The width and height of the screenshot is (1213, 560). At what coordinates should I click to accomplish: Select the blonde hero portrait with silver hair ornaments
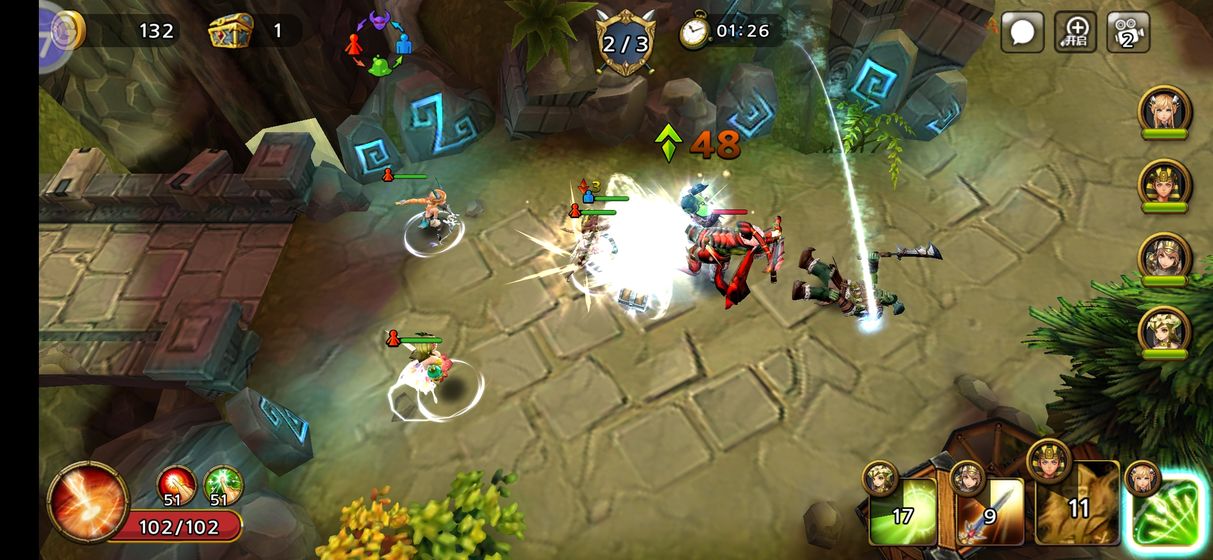1164,111
